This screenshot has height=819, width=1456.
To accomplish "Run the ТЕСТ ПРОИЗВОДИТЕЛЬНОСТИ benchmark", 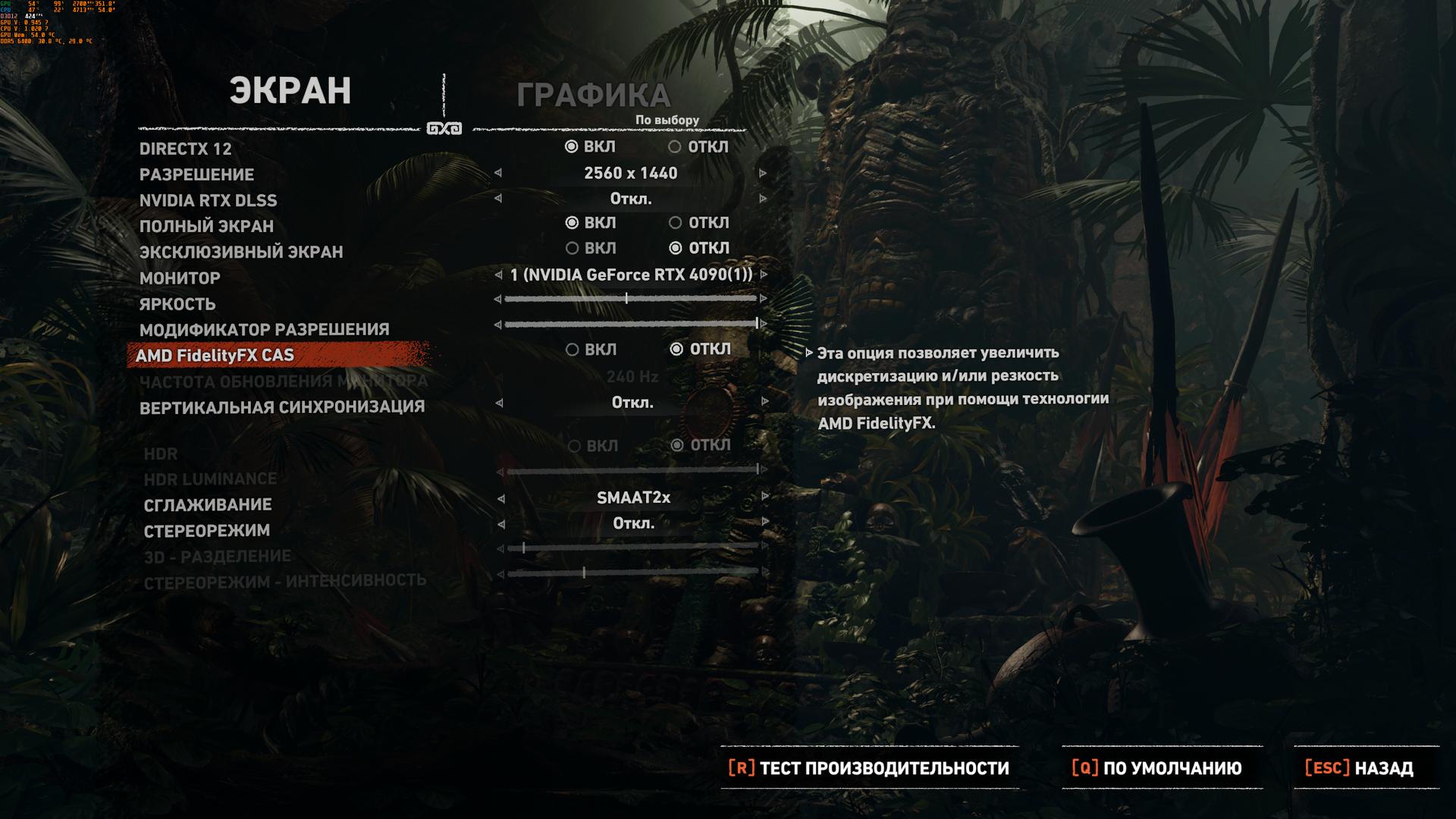I will tap(869, 768).
